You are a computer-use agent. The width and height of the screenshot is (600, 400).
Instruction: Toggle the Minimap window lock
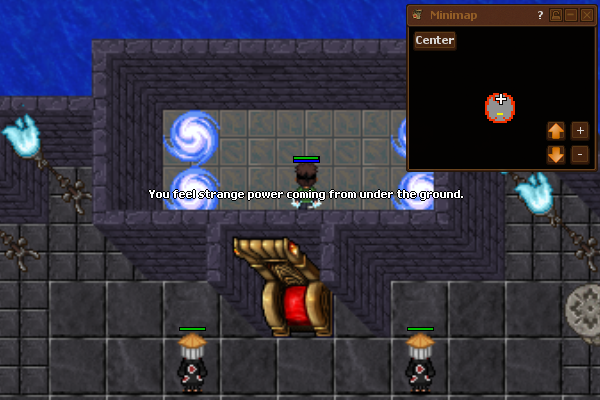pos(555,15)
